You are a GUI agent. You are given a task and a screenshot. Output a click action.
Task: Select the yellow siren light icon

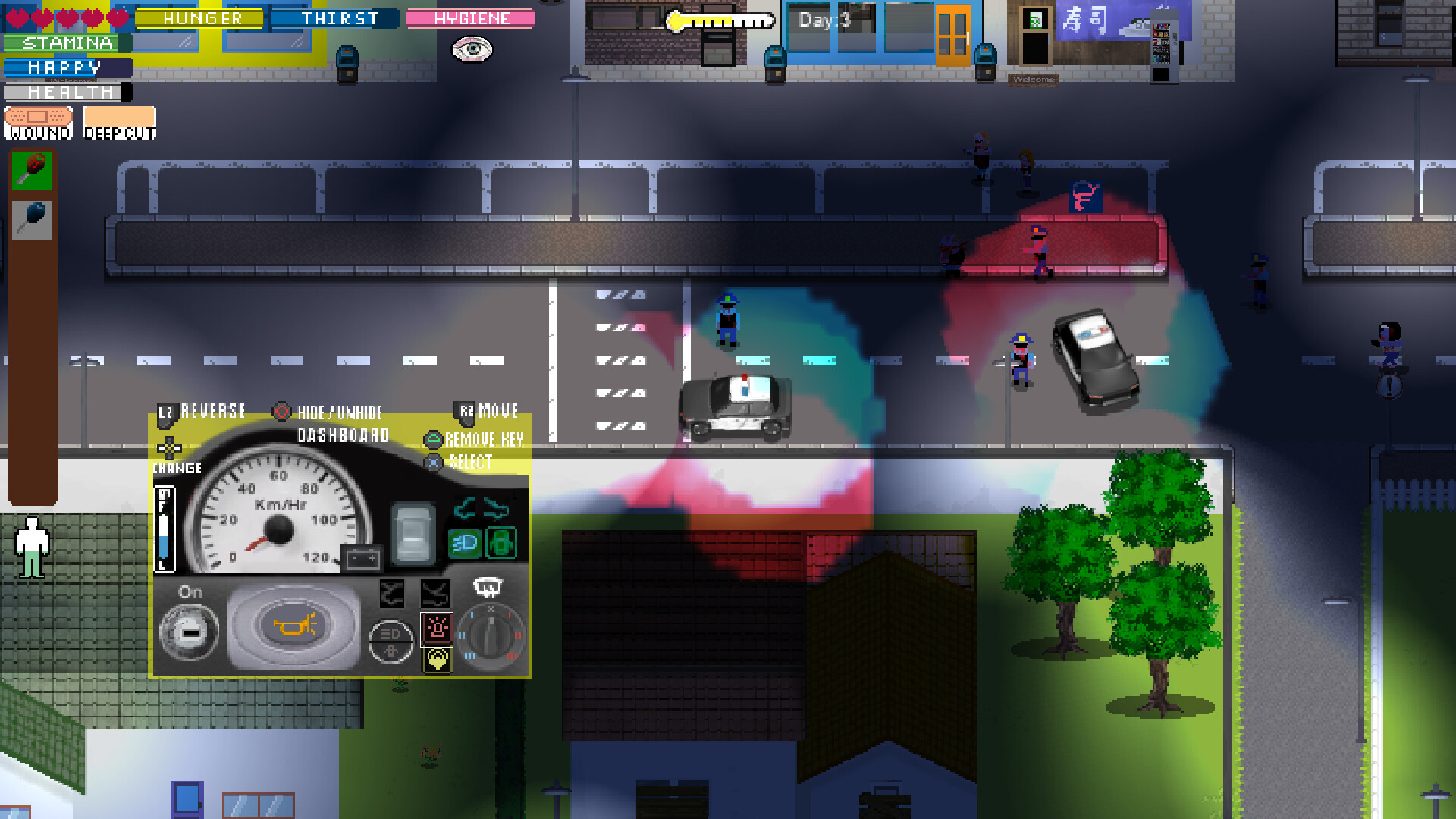click(438, 660)
